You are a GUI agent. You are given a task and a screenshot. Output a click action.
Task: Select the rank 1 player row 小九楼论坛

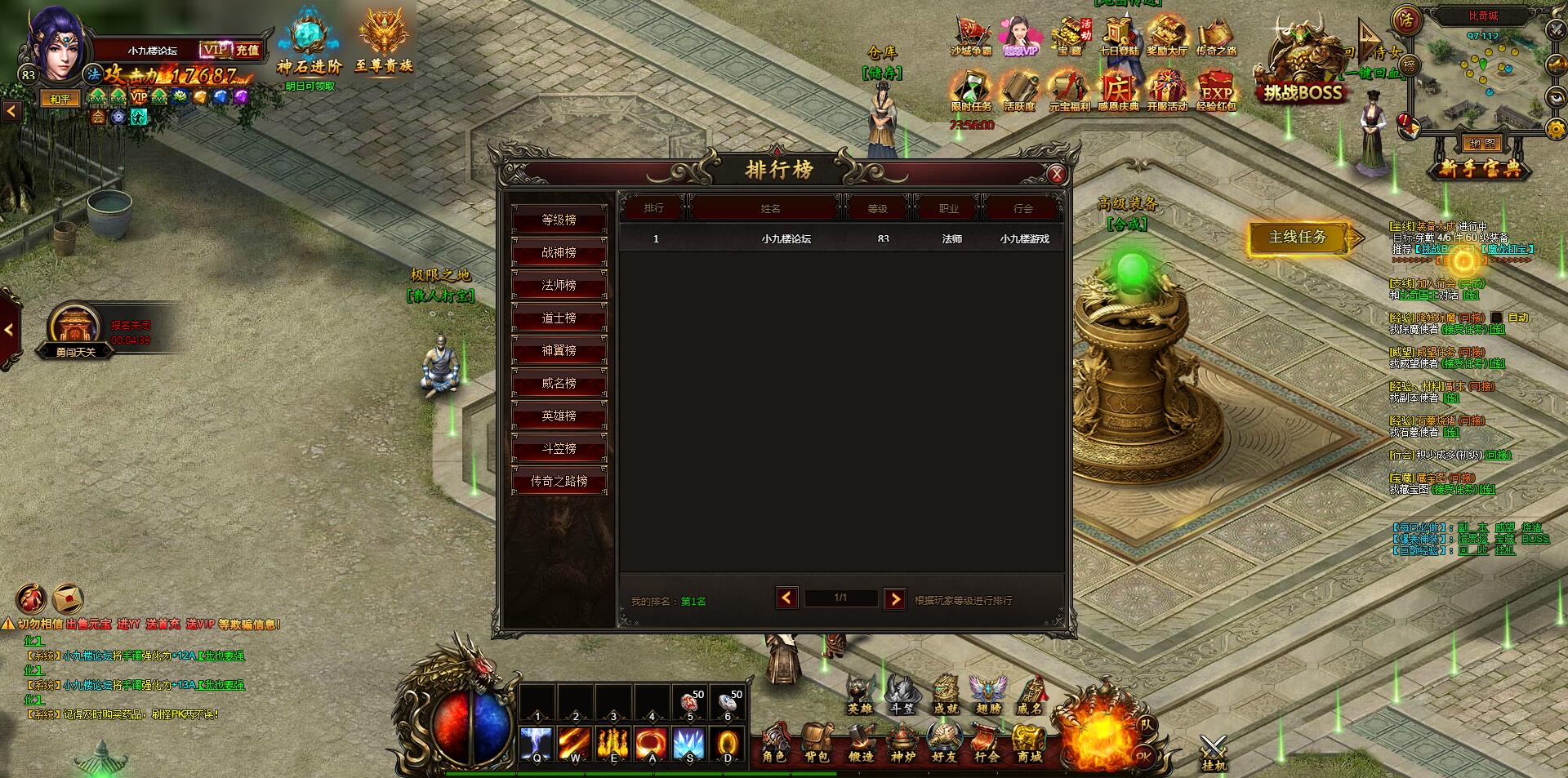[x=841, y=239]
